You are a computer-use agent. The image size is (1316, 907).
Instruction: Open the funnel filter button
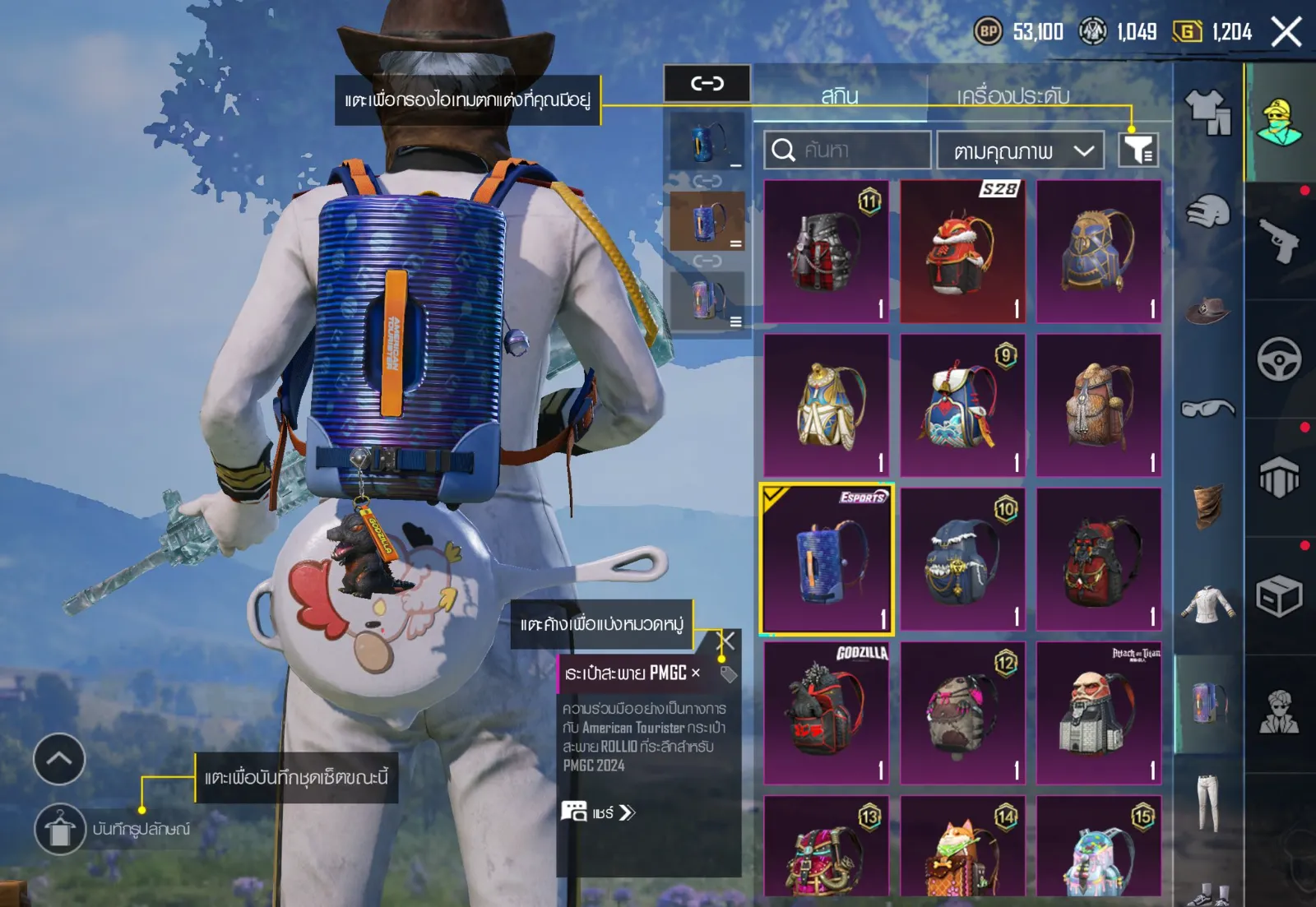coord(1138,150)
